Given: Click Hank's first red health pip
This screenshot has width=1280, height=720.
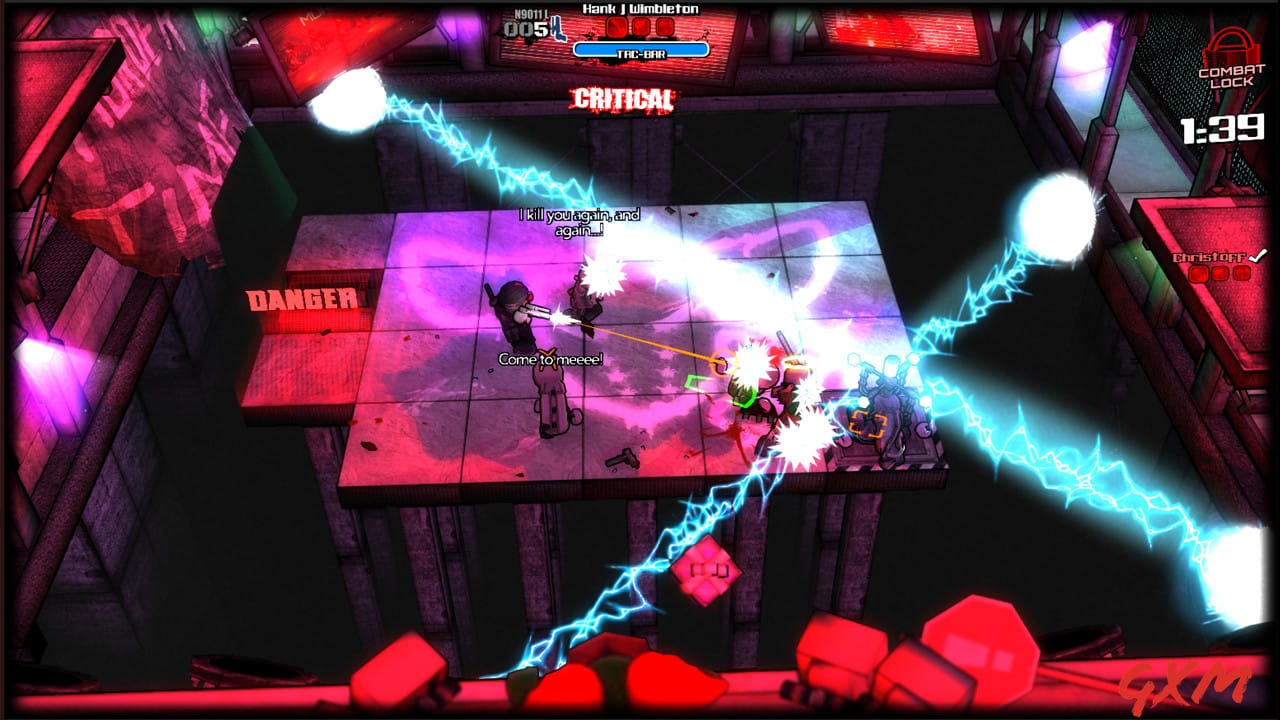Looking at the screenshot, I should (616, 27).
